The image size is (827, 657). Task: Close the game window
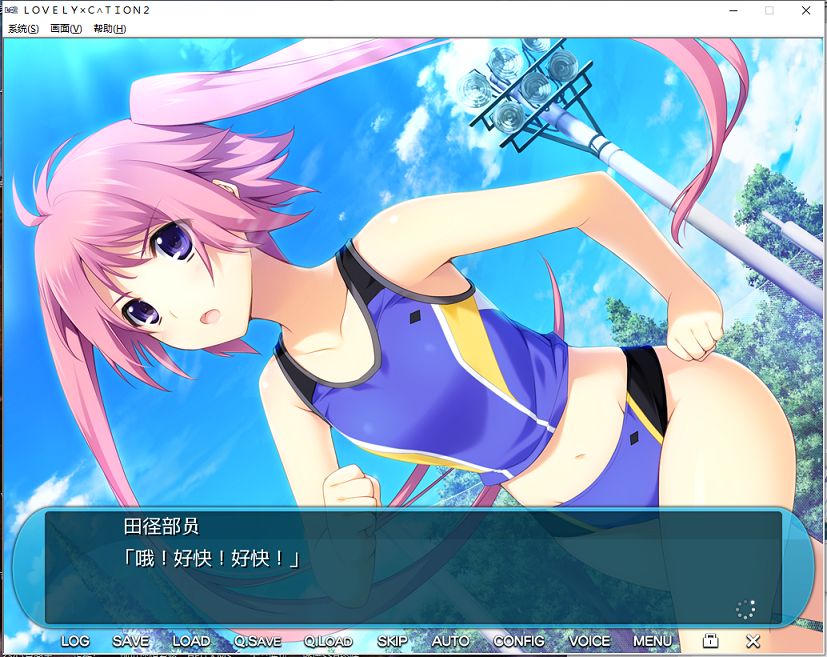click(805, 10)
